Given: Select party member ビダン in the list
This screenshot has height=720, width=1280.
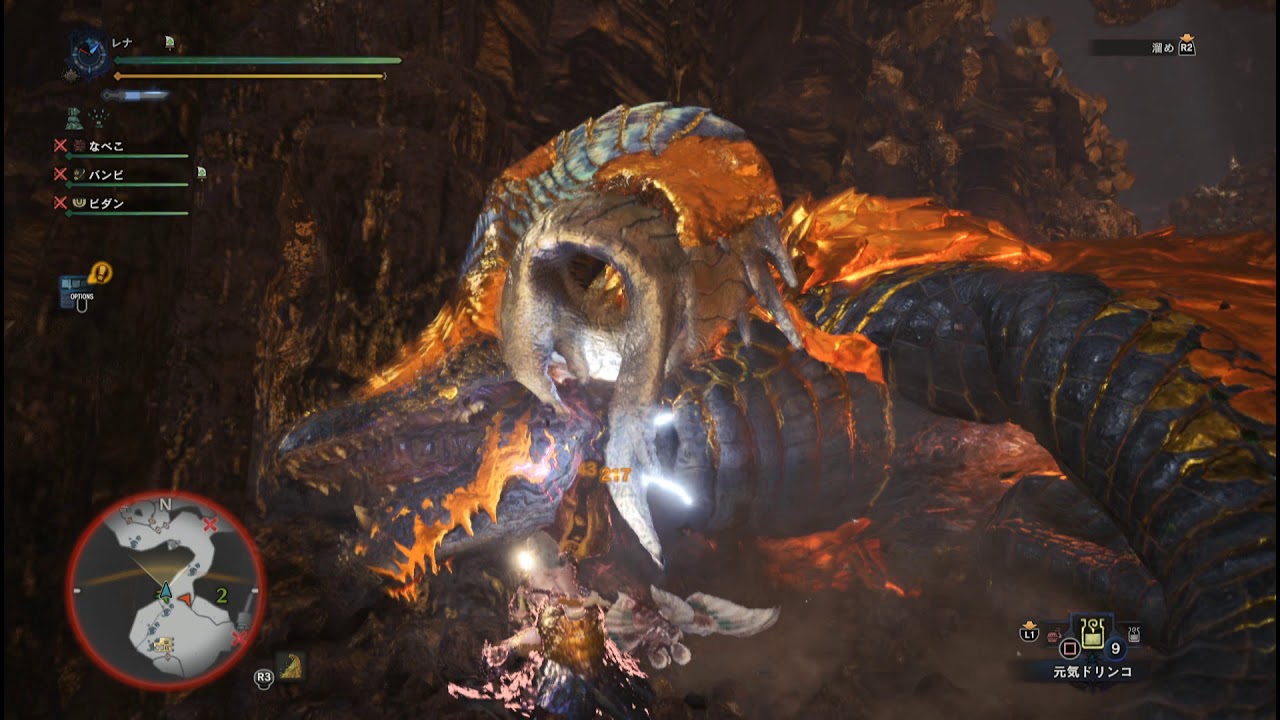Looking at the screenshot, I should 107,203.
